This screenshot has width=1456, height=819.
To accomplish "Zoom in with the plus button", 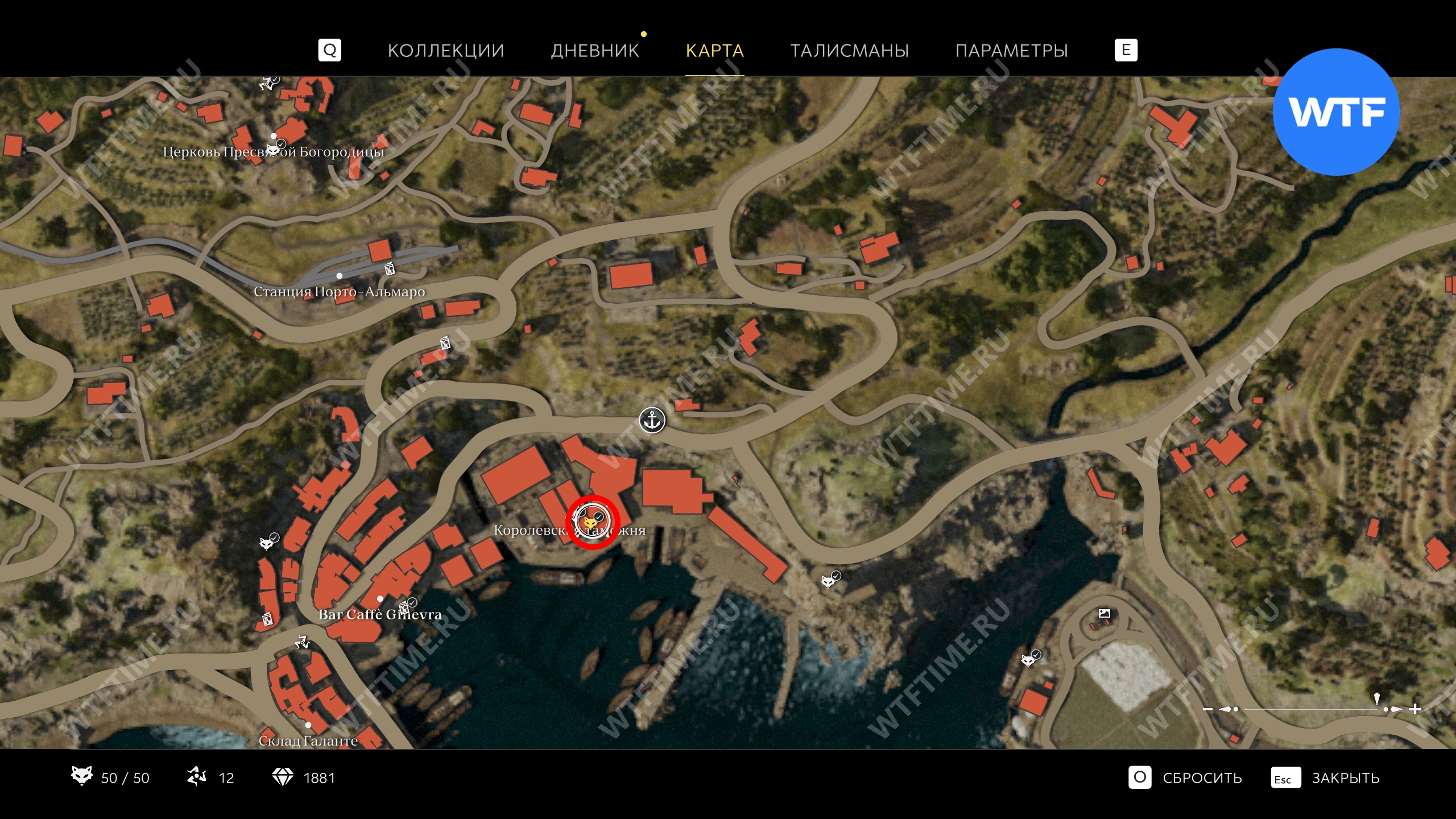I will 1415,709.
